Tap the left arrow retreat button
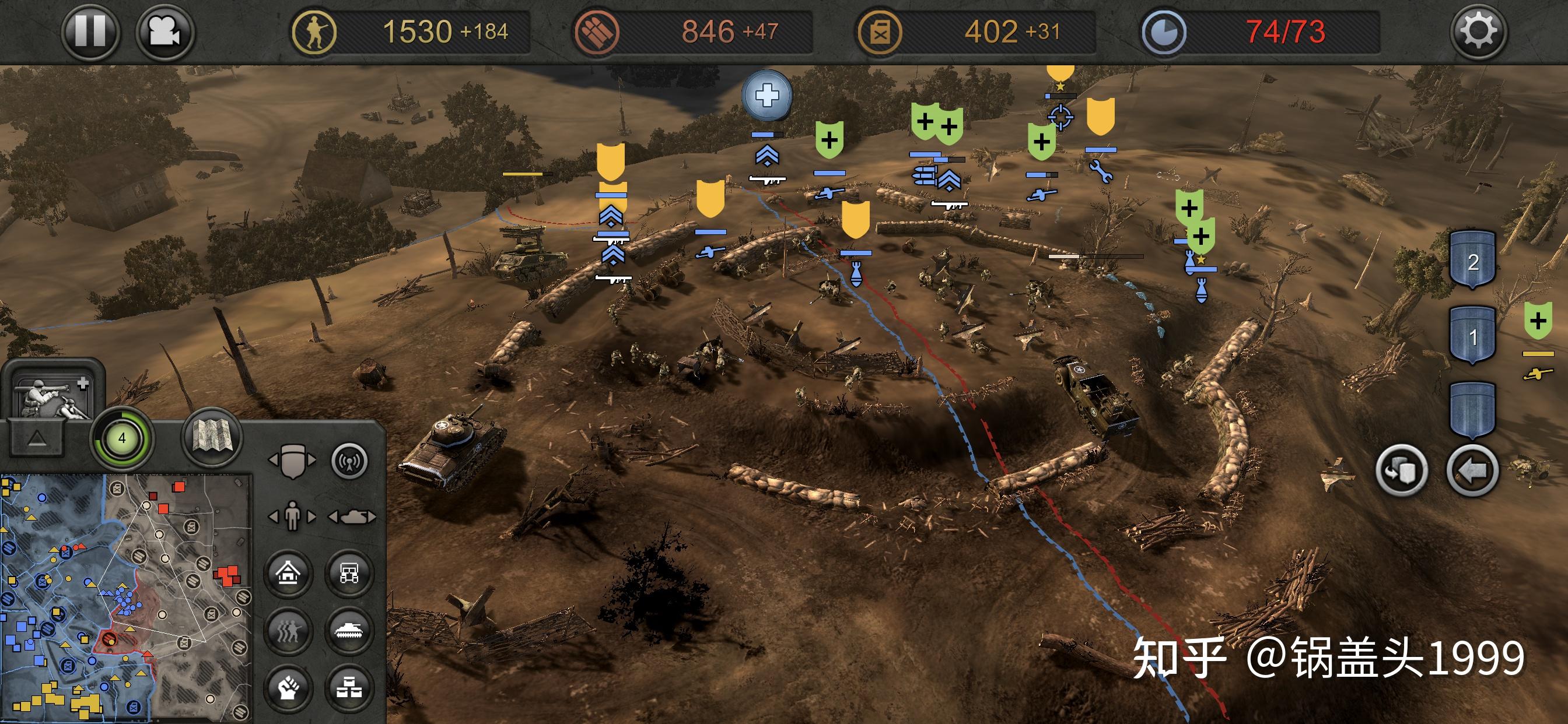 point(1472,470)
